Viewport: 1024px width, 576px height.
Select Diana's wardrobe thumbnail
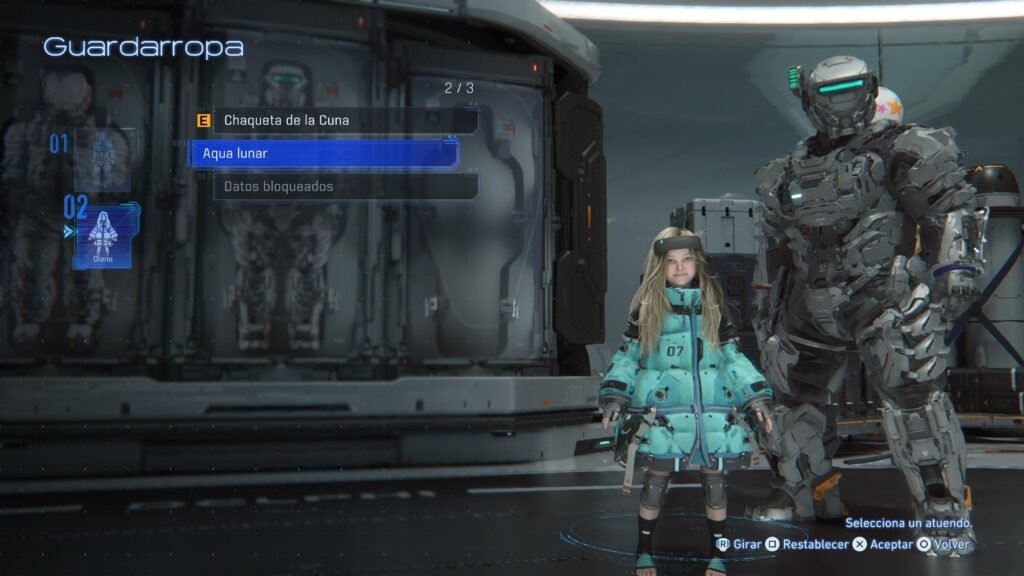[104, 236]
